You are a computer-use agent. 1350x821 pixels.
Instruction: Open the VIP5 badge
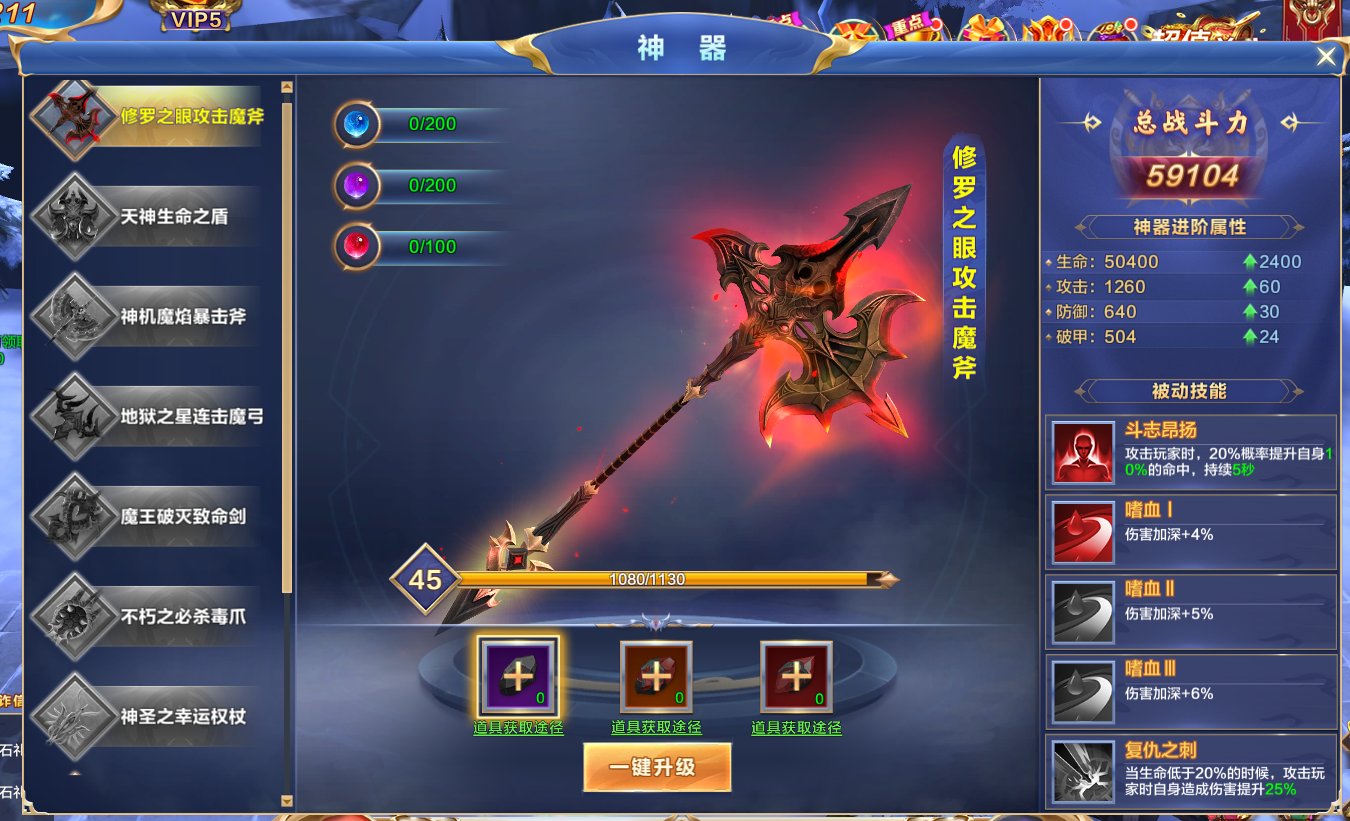(x=196, y=18)
